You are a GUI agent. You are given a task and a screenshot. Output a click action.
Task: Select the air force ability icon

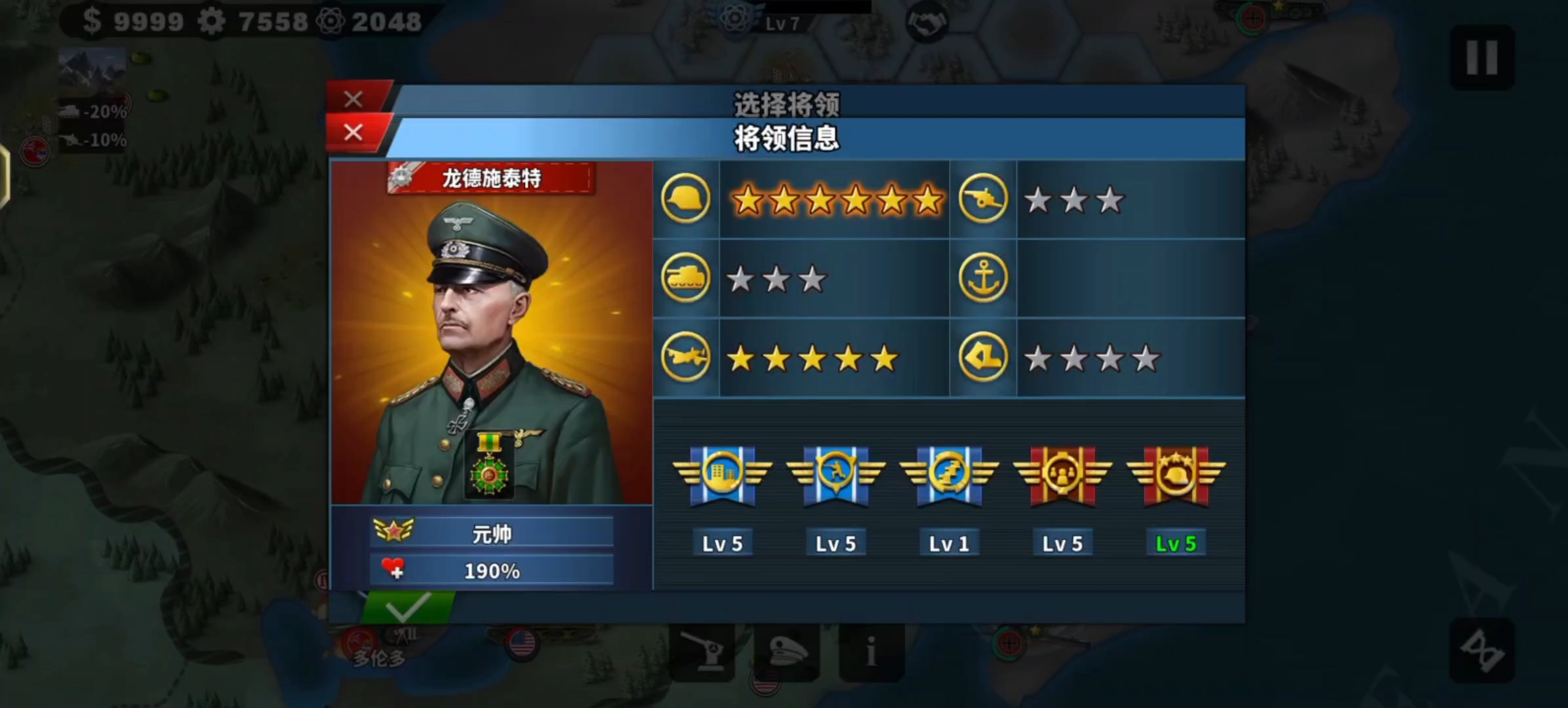[686, 358]
